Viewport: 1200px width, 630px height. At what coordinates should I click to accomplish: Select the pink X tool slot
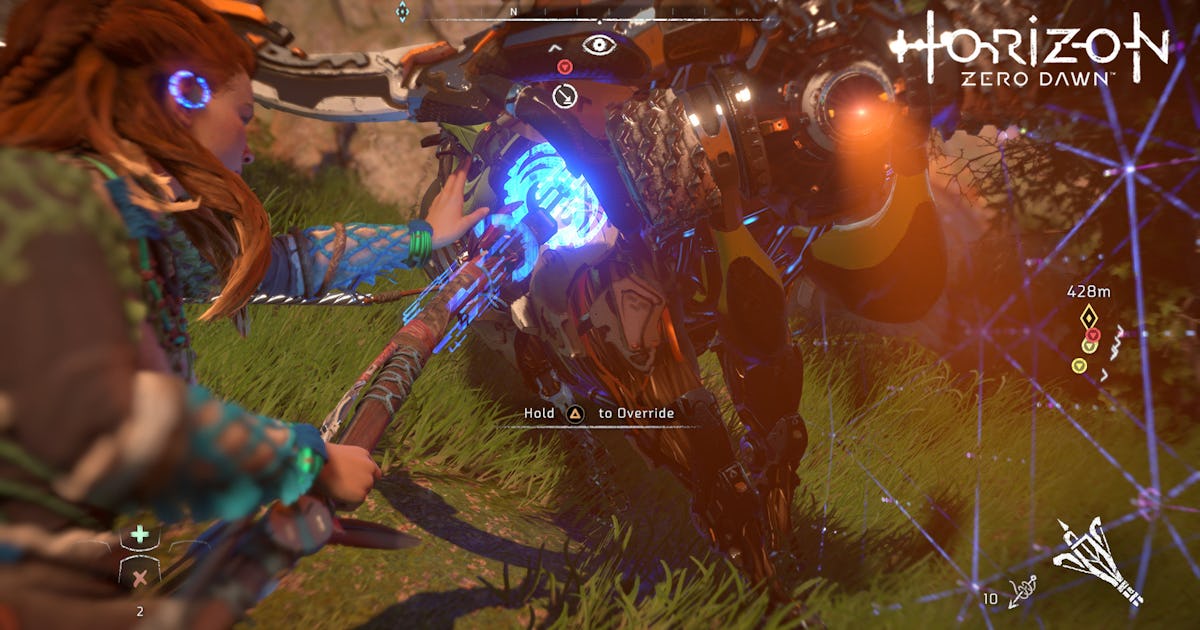click(x=140, y=576)
